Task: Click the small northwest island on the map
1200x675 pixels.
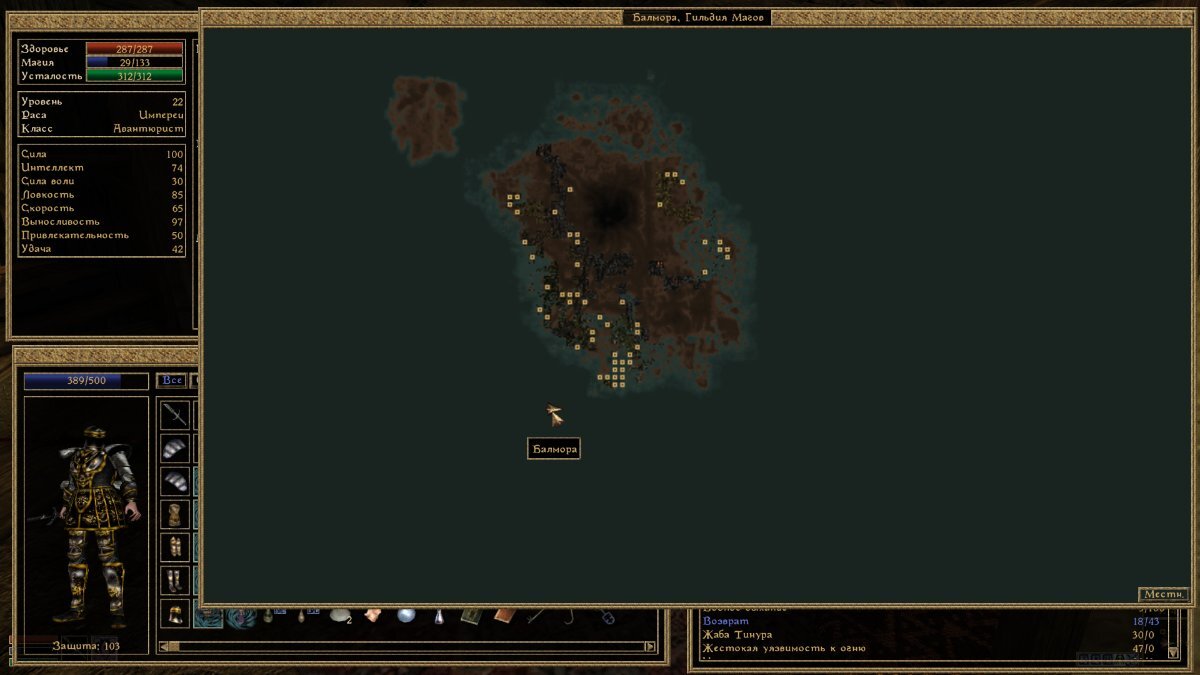Action: [x=427, y=115]
